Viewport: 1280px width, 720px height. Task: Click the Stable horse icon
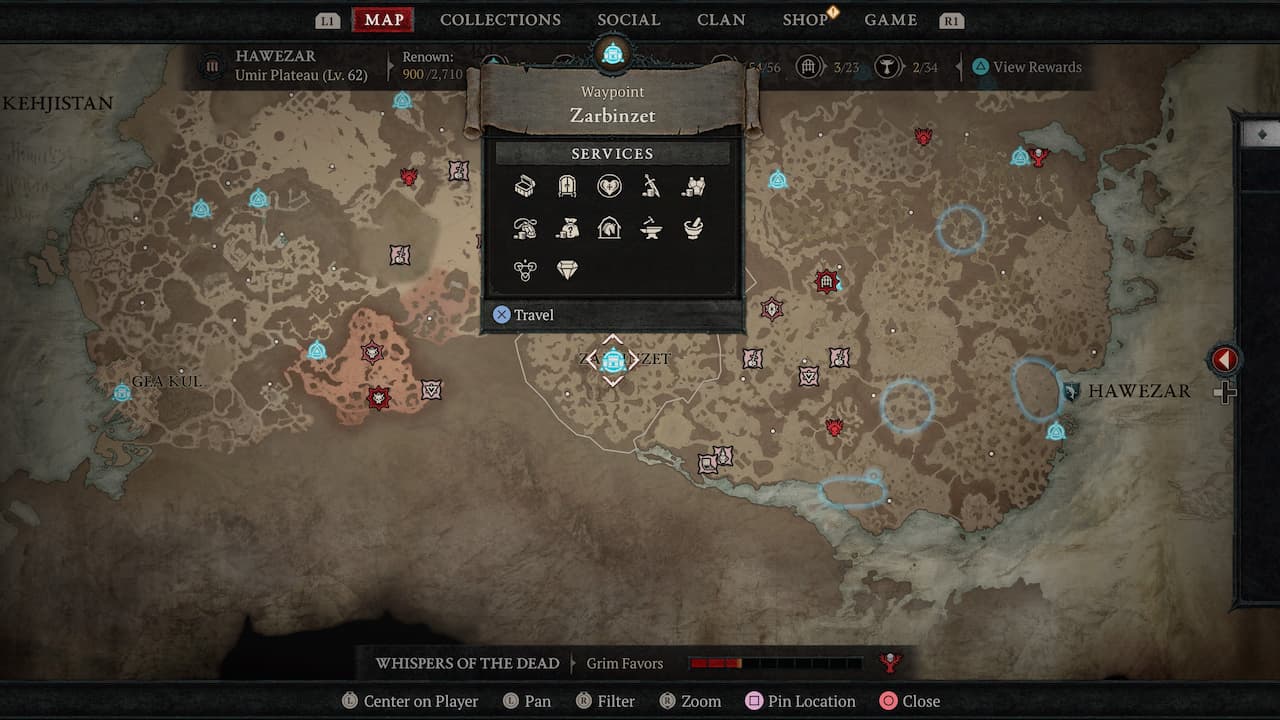[609, 228]
